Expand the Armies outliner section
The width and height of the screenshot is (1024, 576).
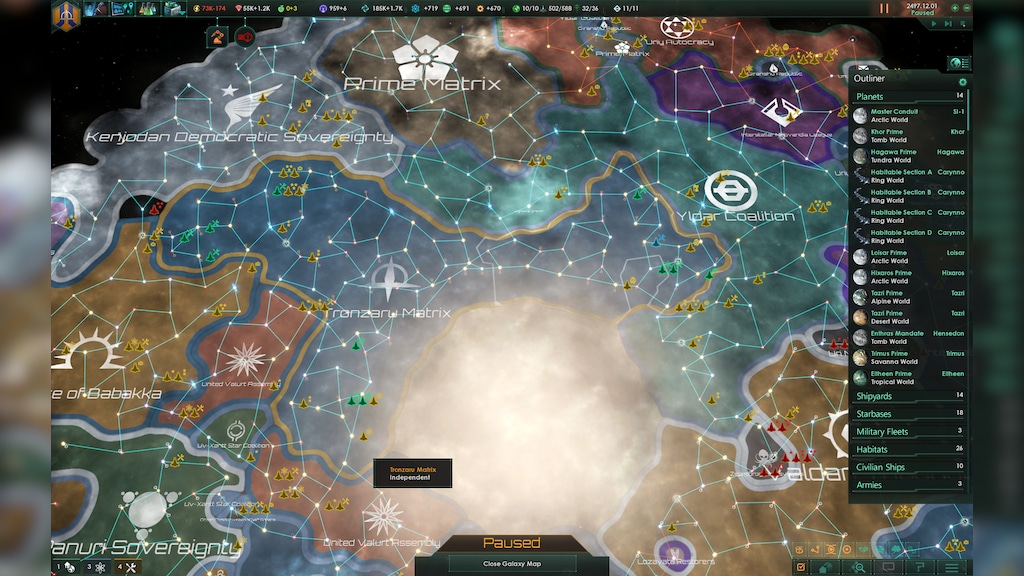coord(908,484)
